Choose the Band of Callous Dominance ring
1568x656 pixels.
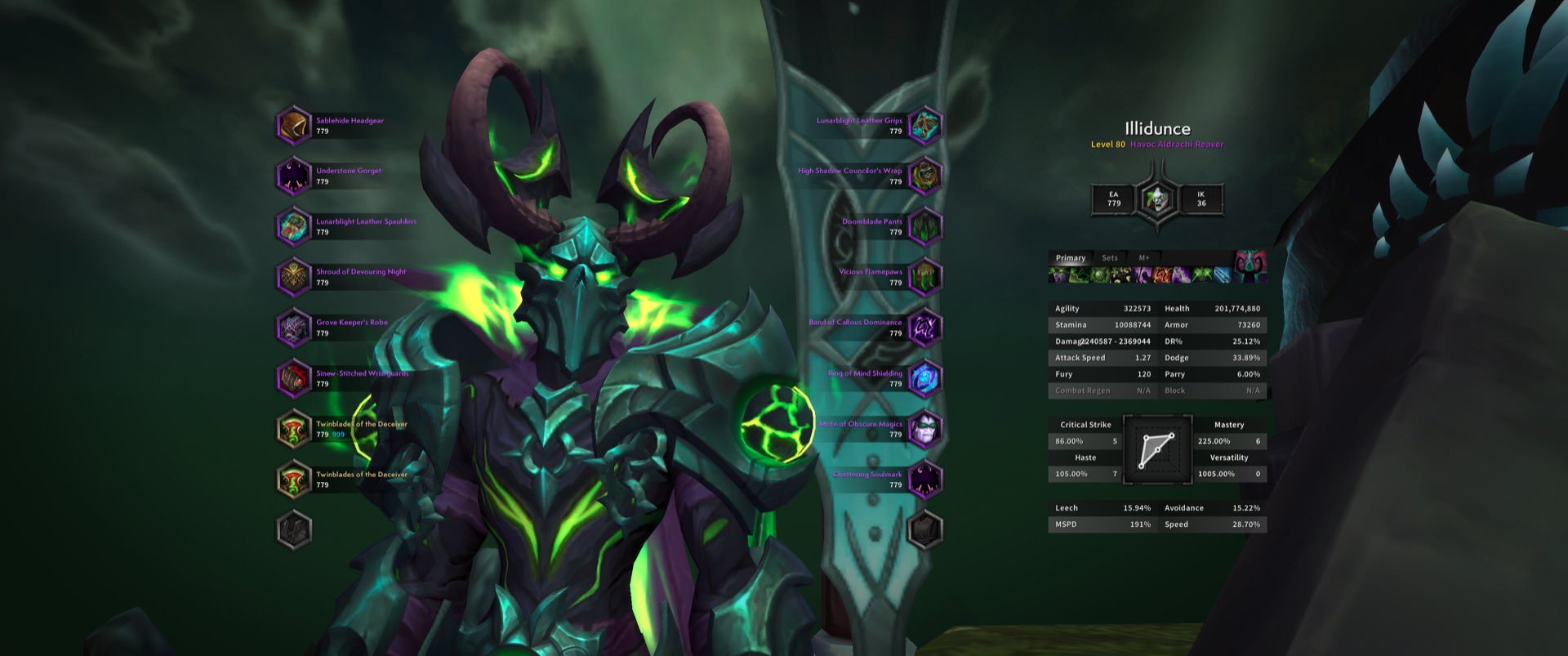tap(924, 328)
